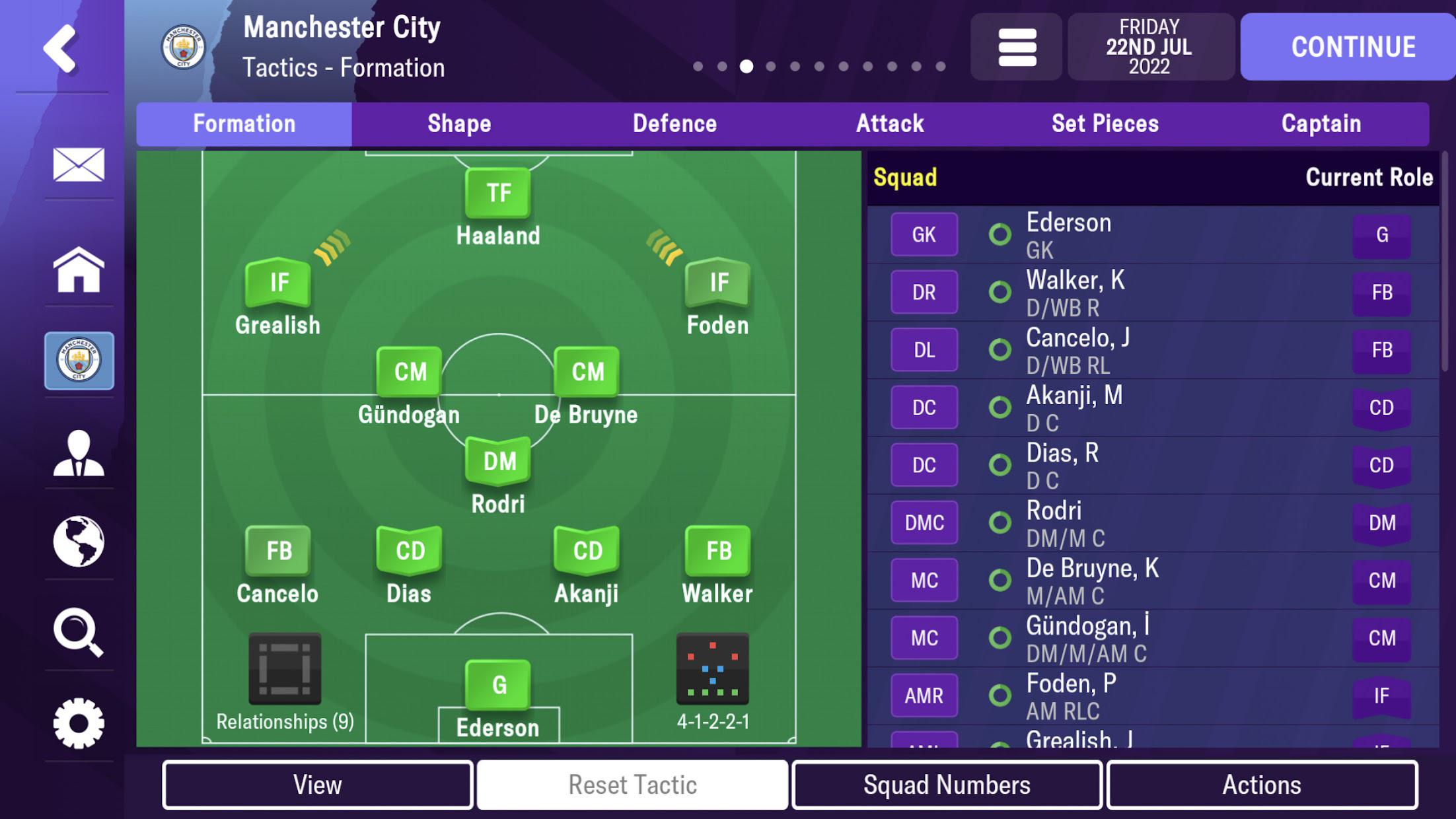Open the world globe icon
This screenshot has height=819, width=1456.
(79, 542)
